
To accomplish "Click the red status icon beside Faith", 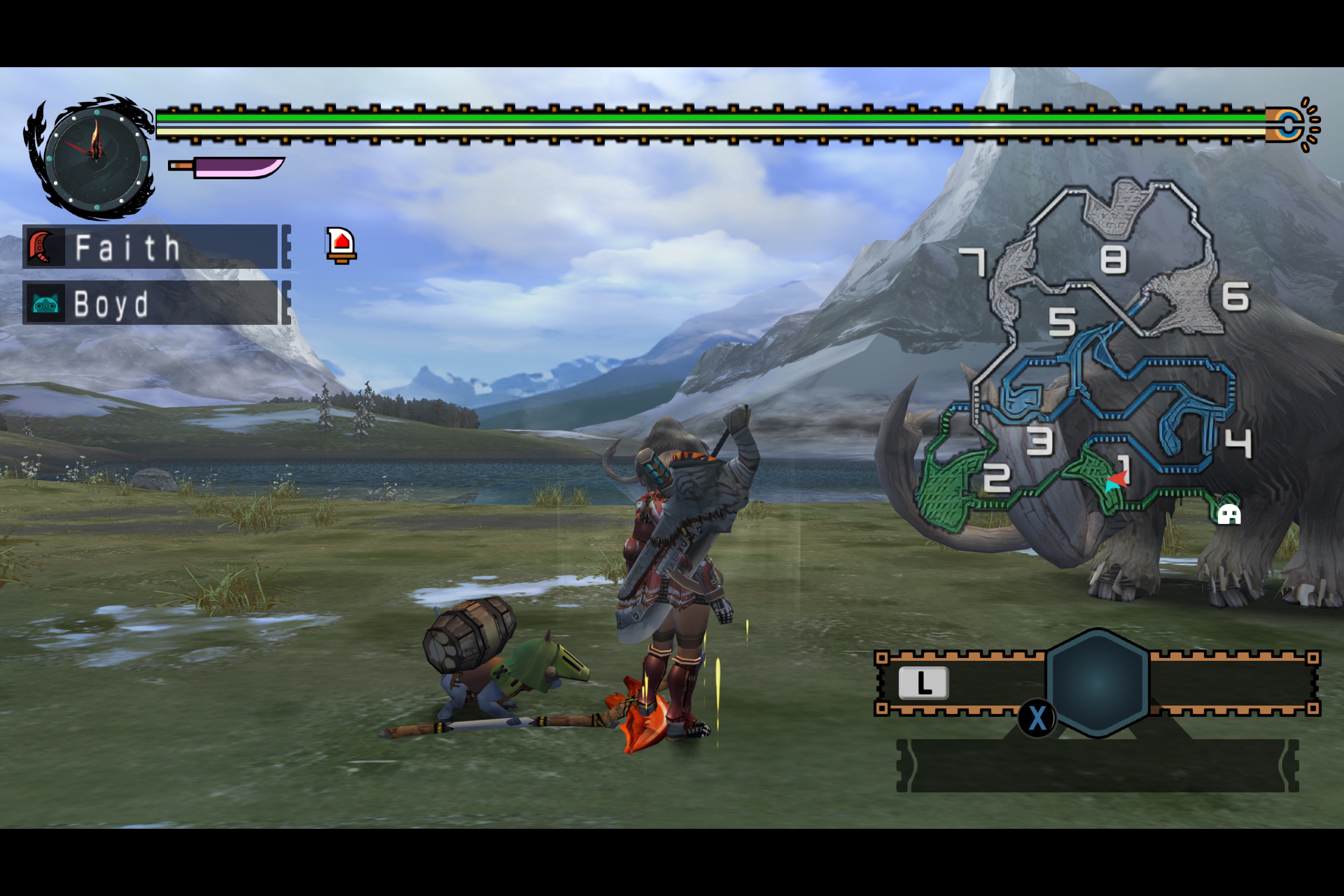I will (x=341, y=245).
